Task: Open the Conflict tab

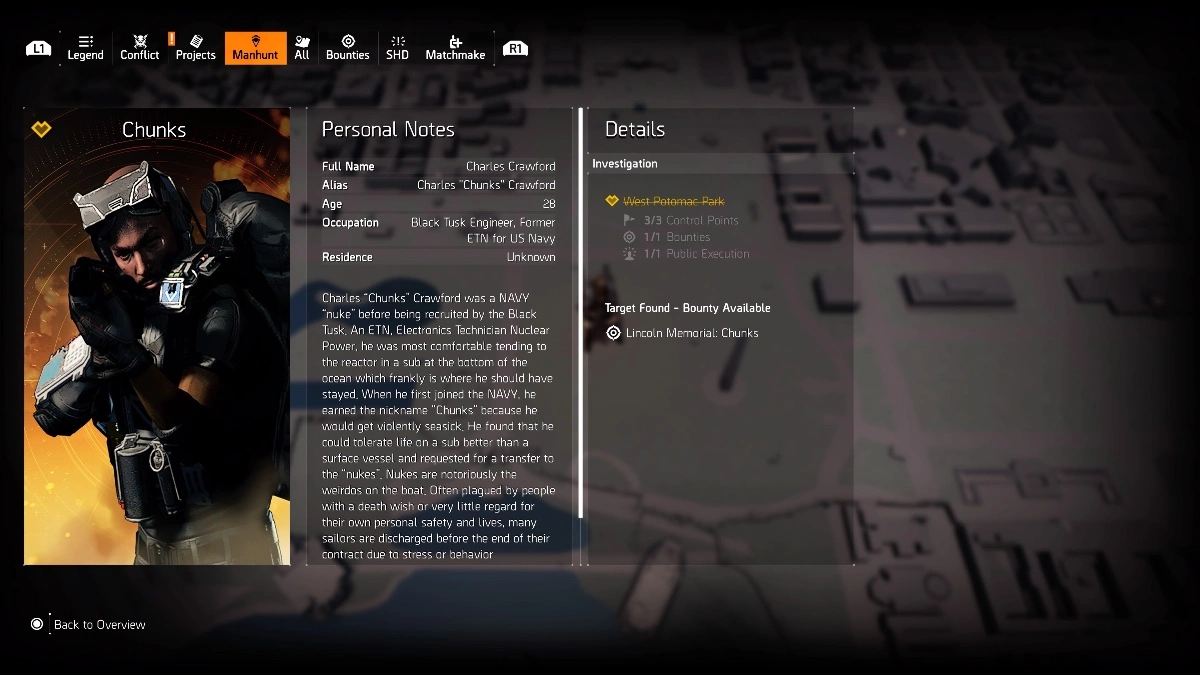Action: click(140, 48)
